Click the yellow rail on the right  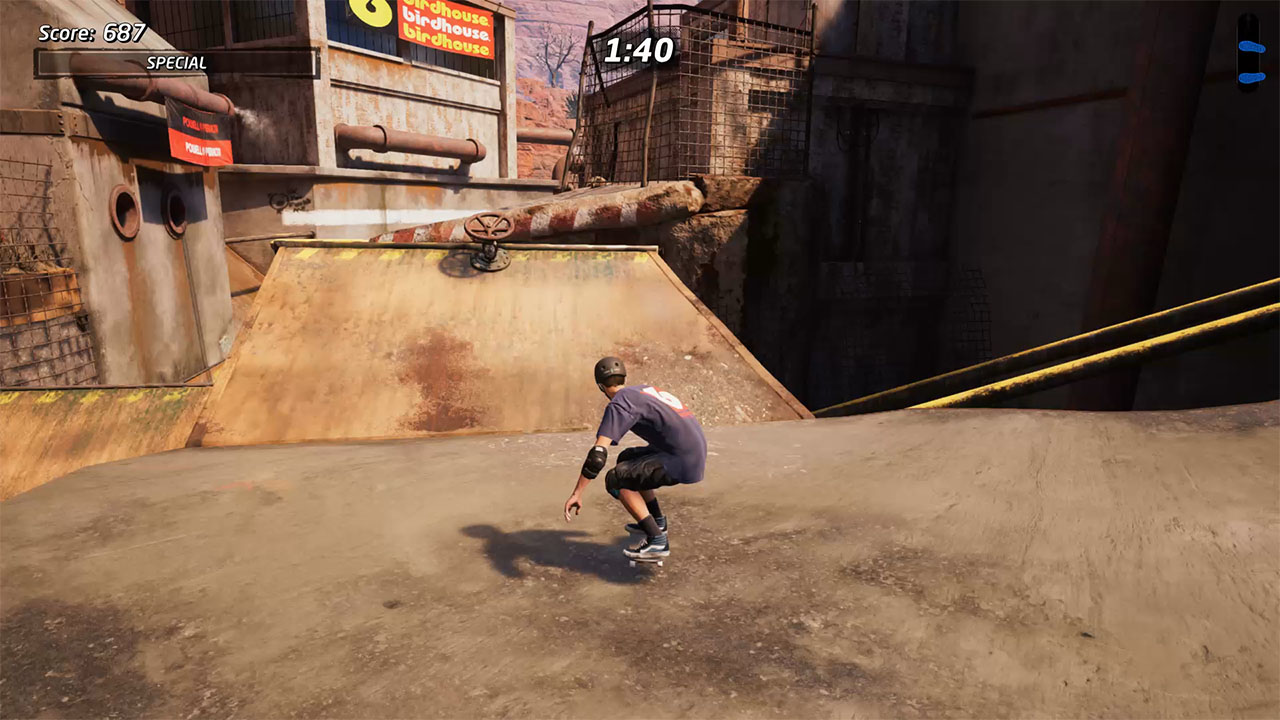(x=1050, y=350)
